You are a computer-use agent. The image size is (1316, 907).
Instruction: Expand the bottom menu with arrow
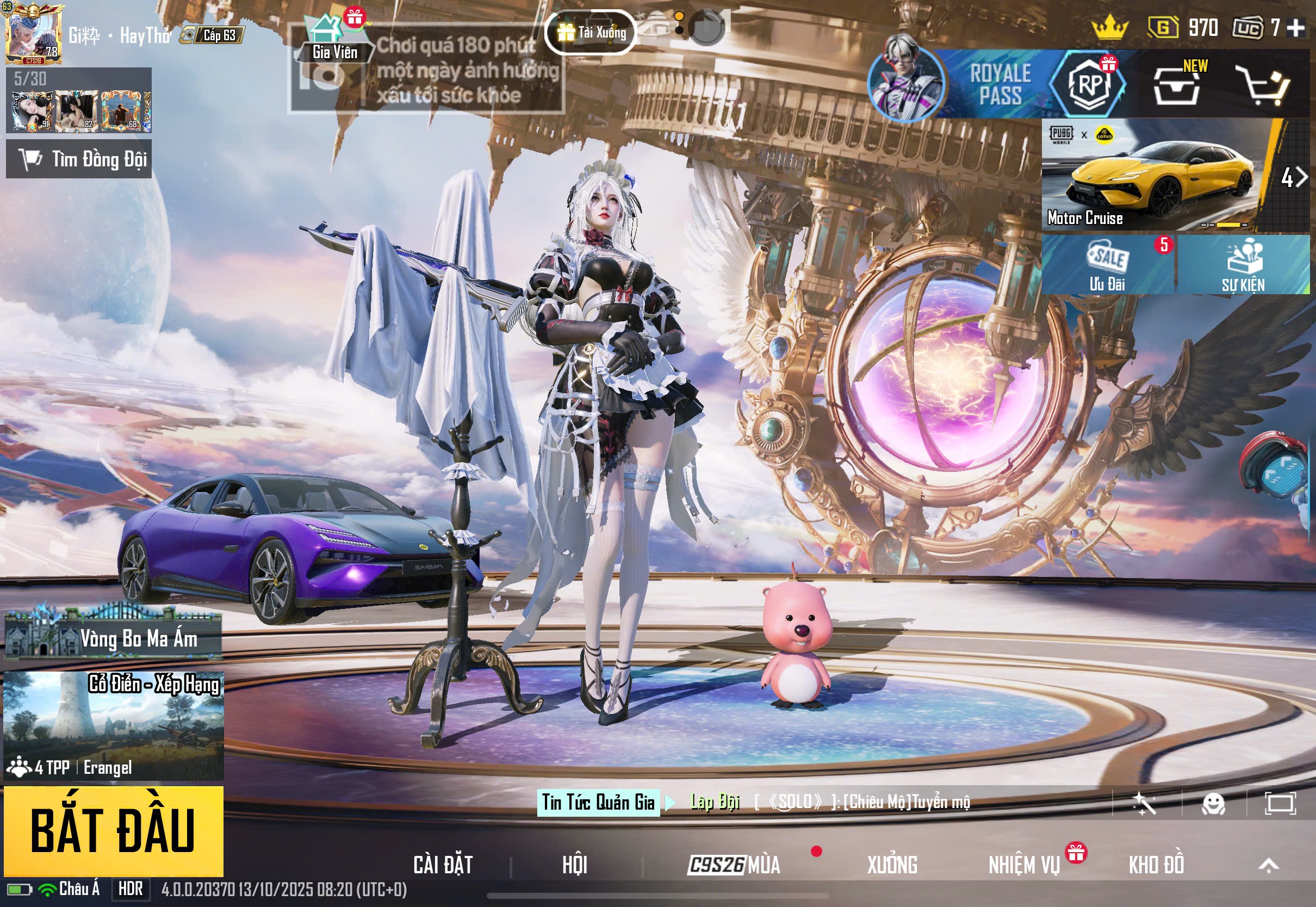click(x=1268, y=866)
